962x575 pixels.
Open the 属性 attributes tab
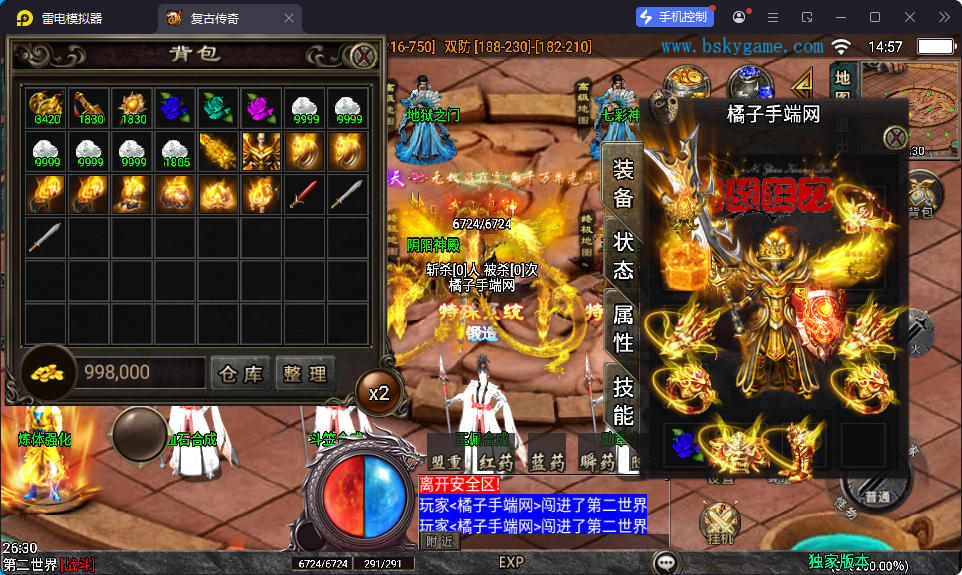click(x=623, y=328)
